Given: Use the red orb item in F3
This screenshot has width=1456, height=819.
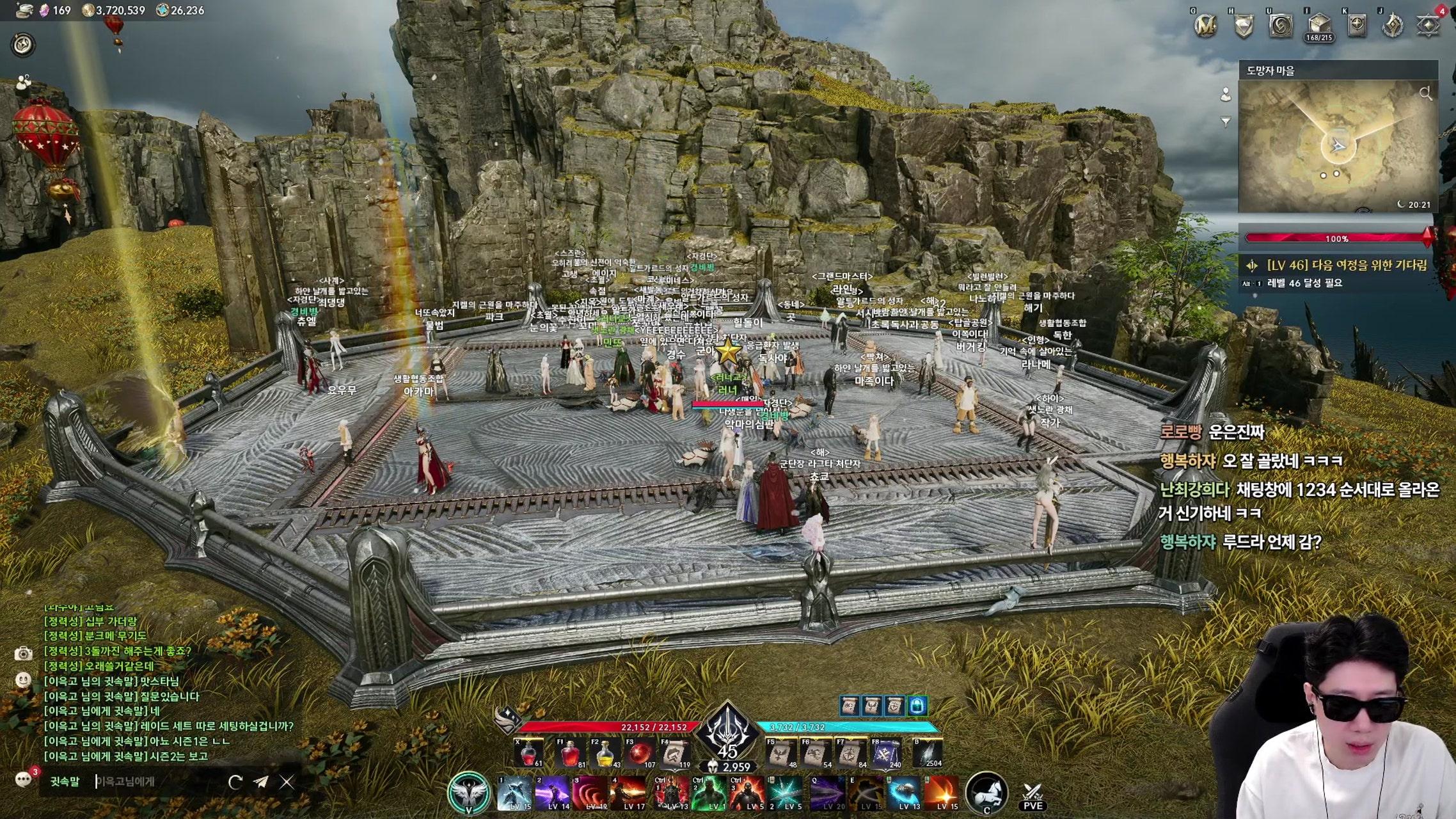Looking at the screenshot, I should point(640,754).
